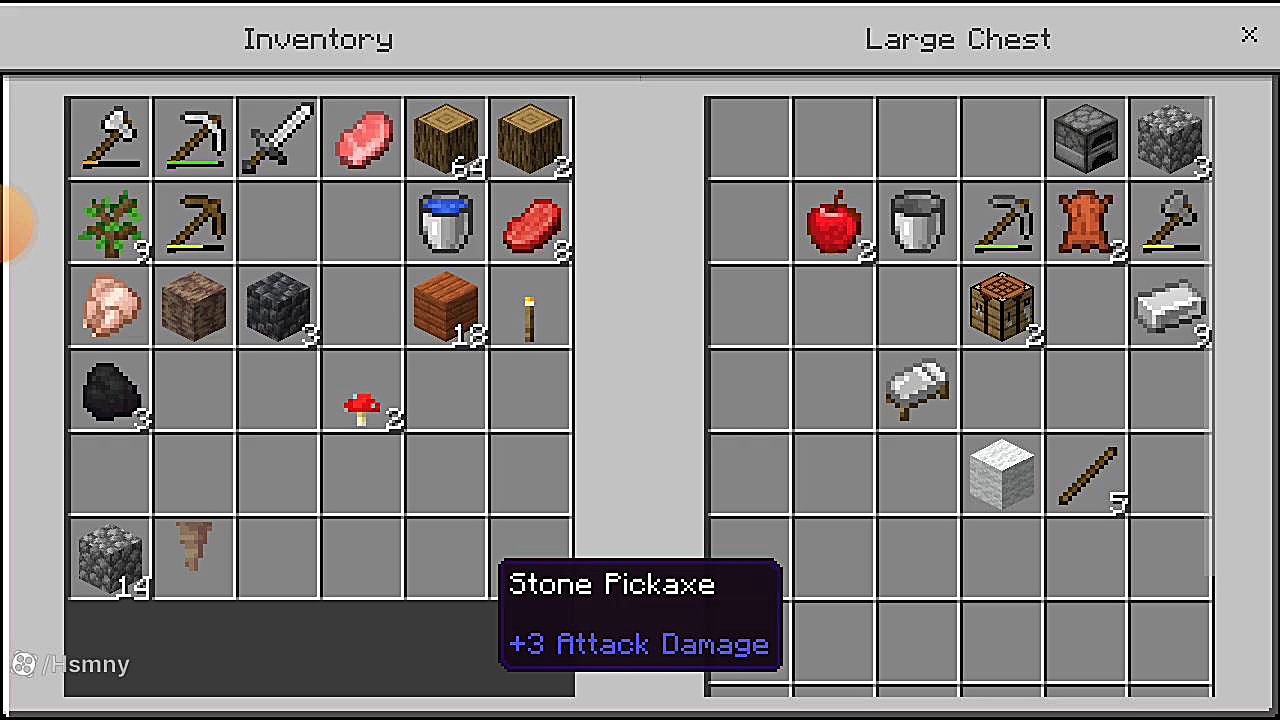Select the 19 cobblestone stack in the inventory

(109, 558)
